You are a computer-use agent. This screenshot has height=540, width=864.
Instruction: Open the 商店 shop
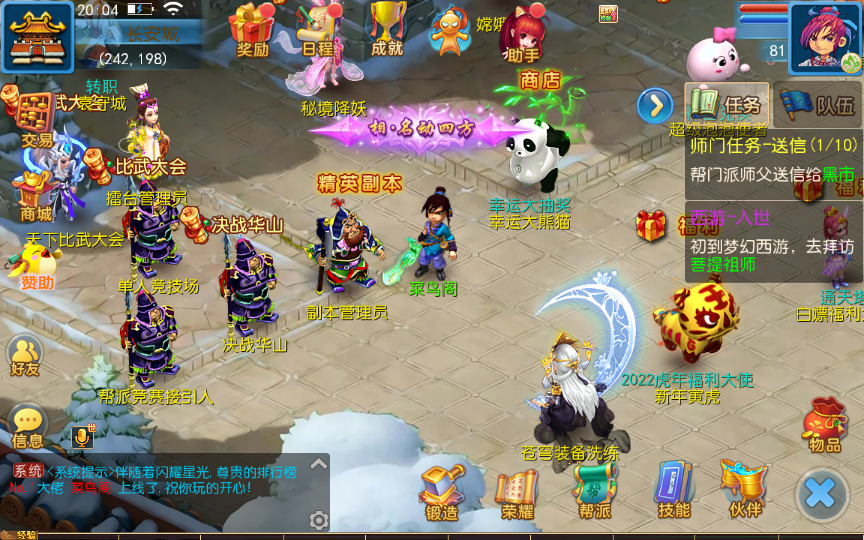click(x=541, y=80)
